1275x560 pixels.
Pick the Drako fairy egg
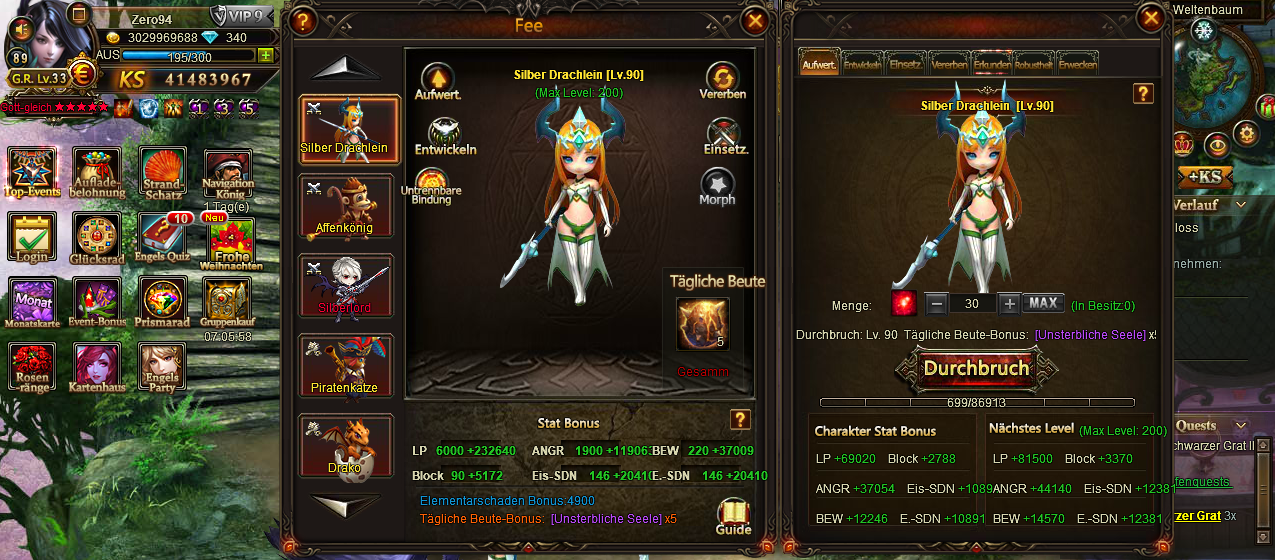tap(346, 445)
